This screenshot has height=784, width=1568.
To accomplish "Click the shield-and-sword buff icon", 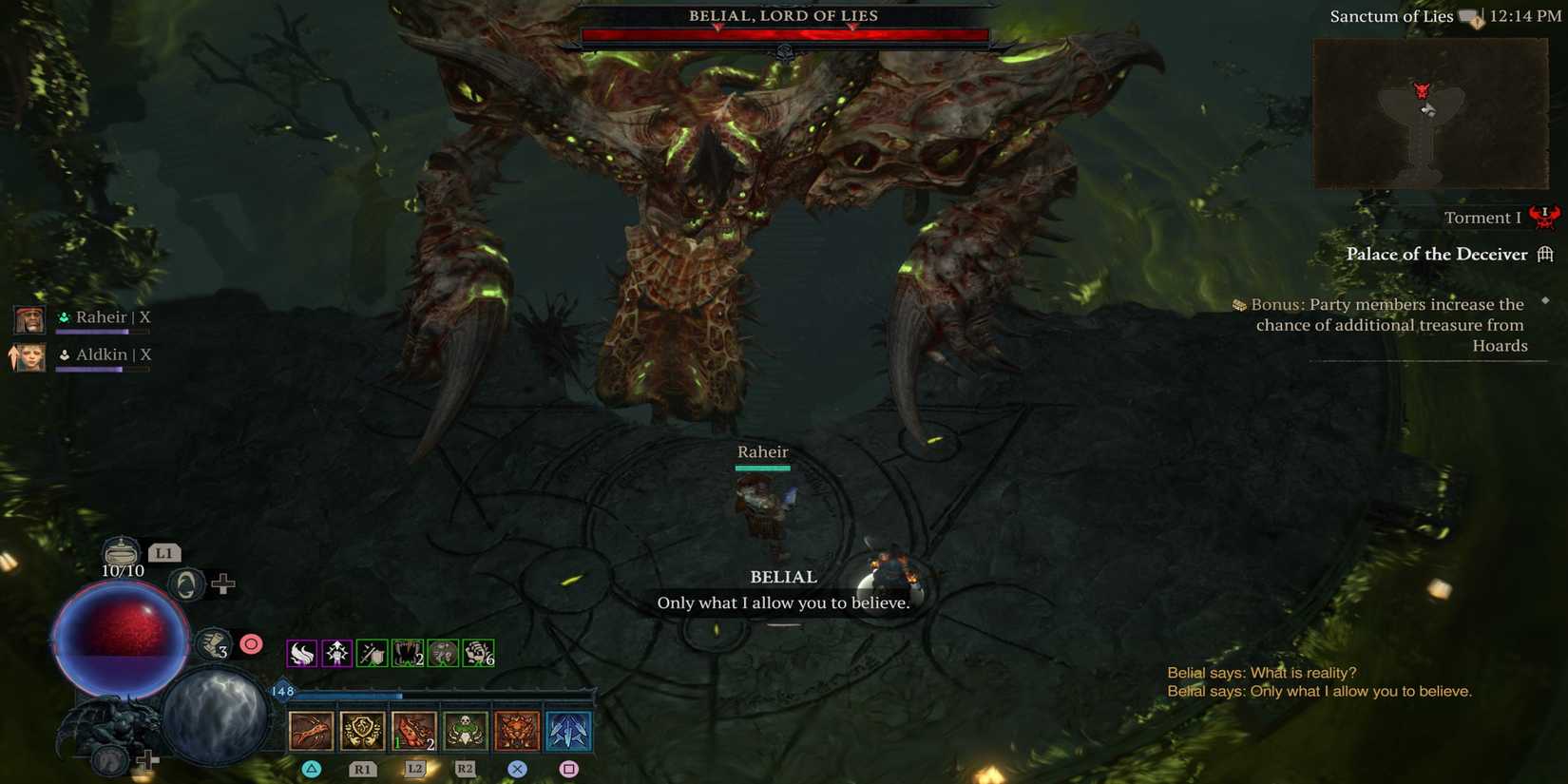I will click(x=371, y=654).
